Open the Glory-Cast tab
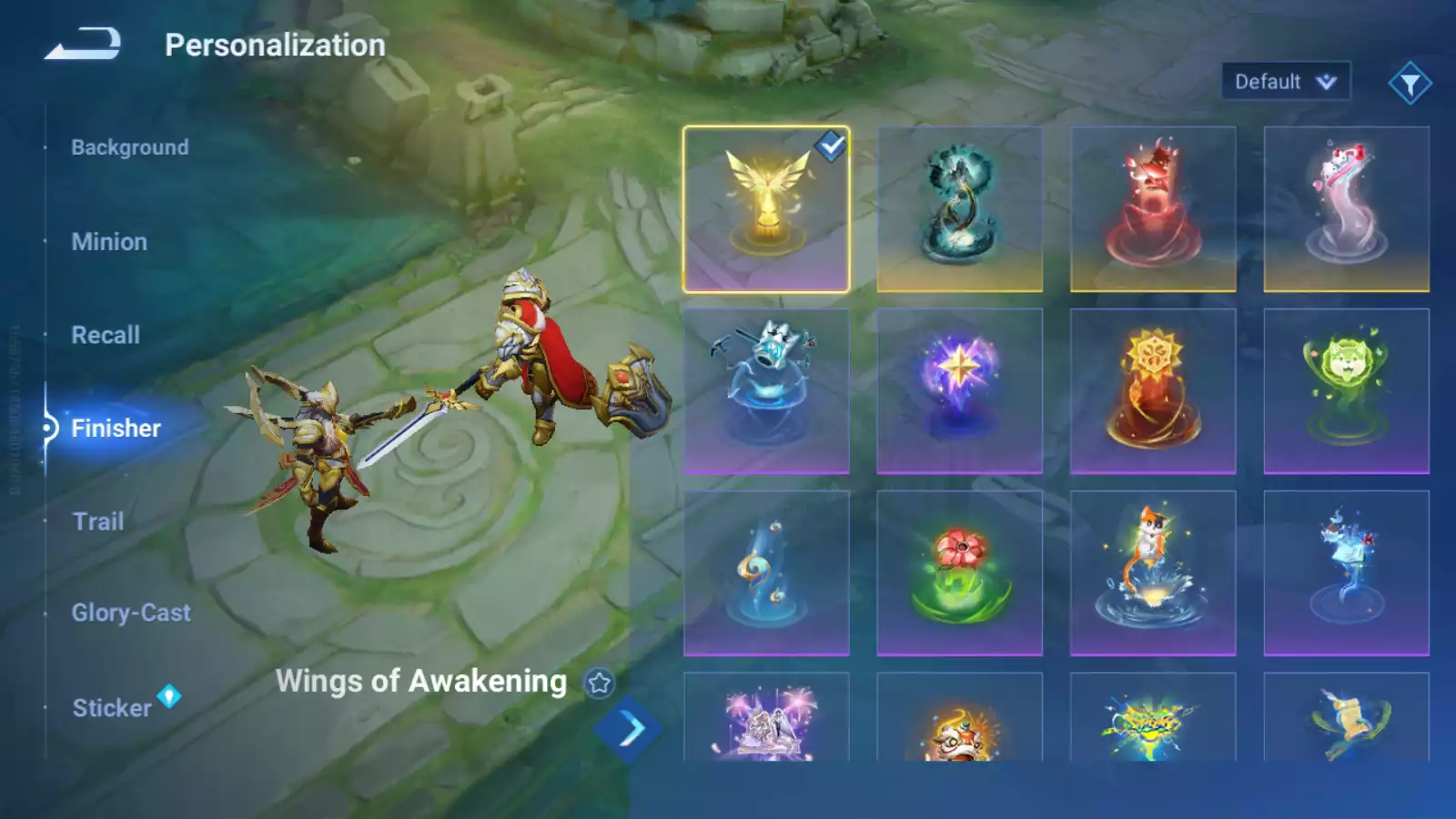The width and height of the screenshot is (1456, 819). (x=131, y=612)
